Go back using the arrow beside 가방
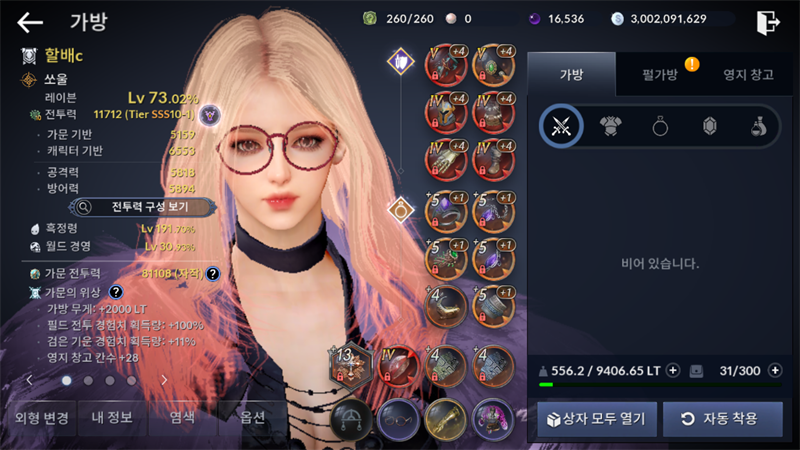 (x=30, y=20)
